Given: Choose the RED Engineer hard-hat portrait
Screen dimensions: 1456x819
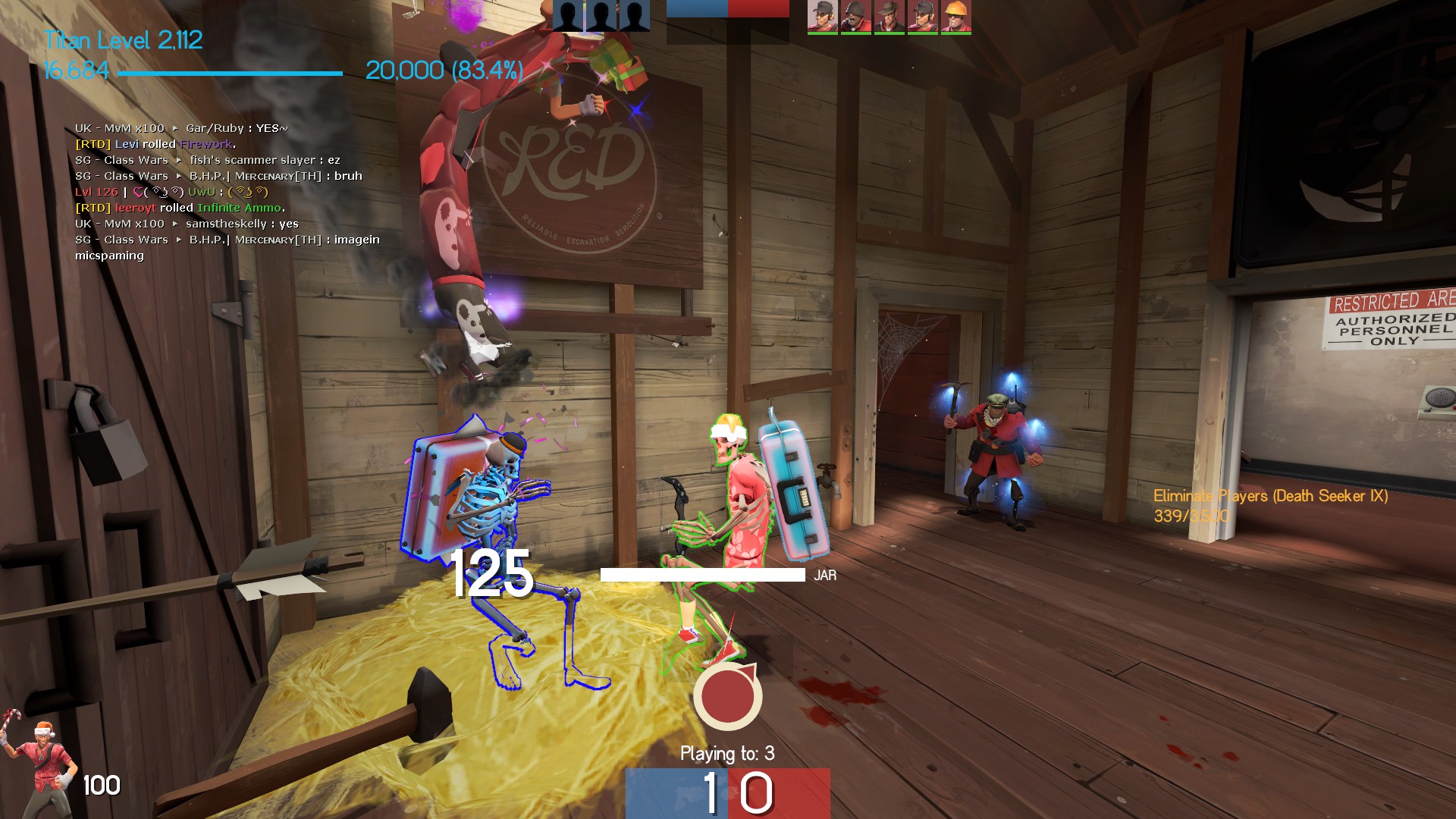Looking at the screenshot, I should click(955, 17).
